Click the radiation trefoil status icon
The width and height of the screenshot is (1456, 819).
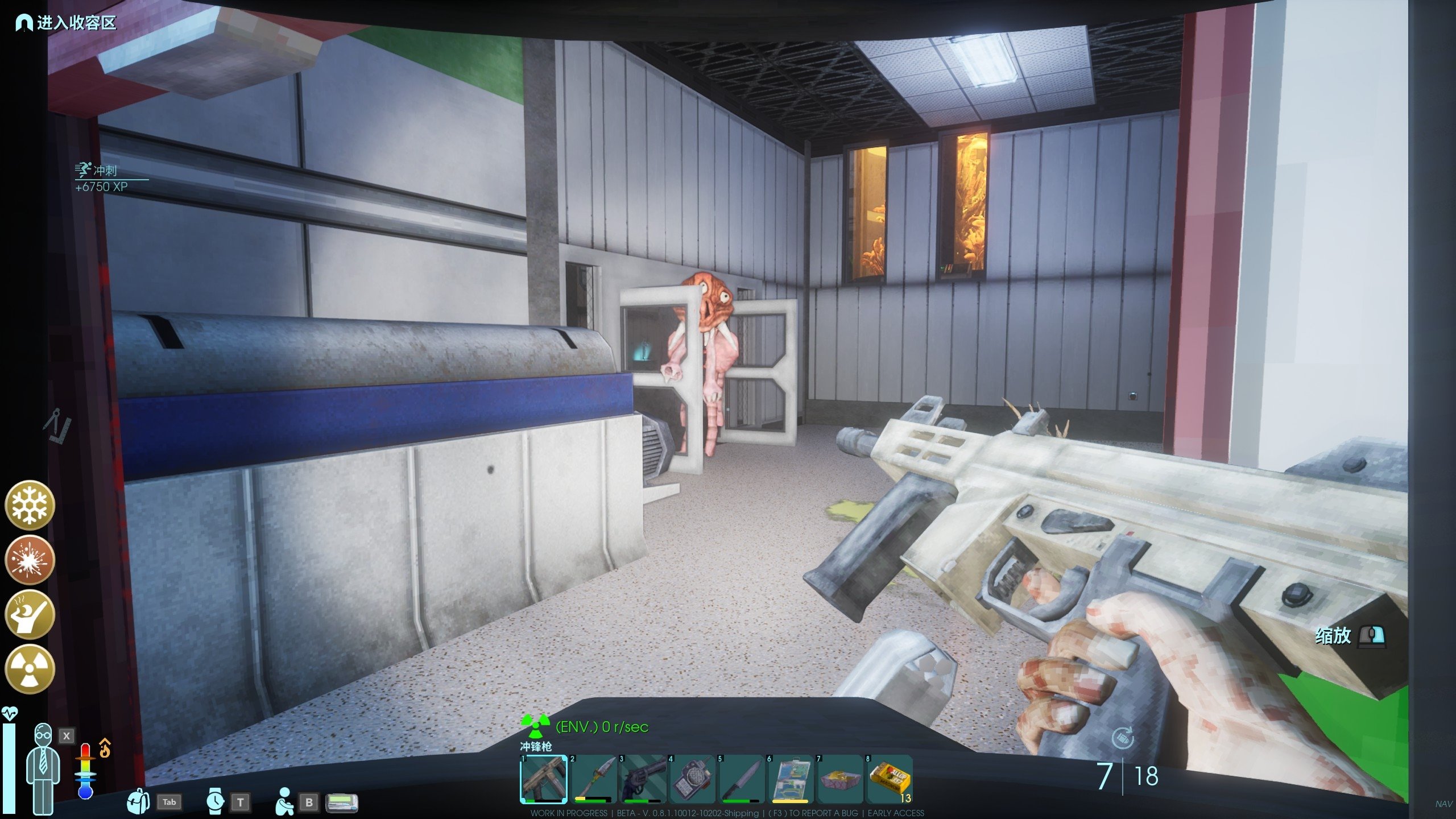[x=30, y=669]
